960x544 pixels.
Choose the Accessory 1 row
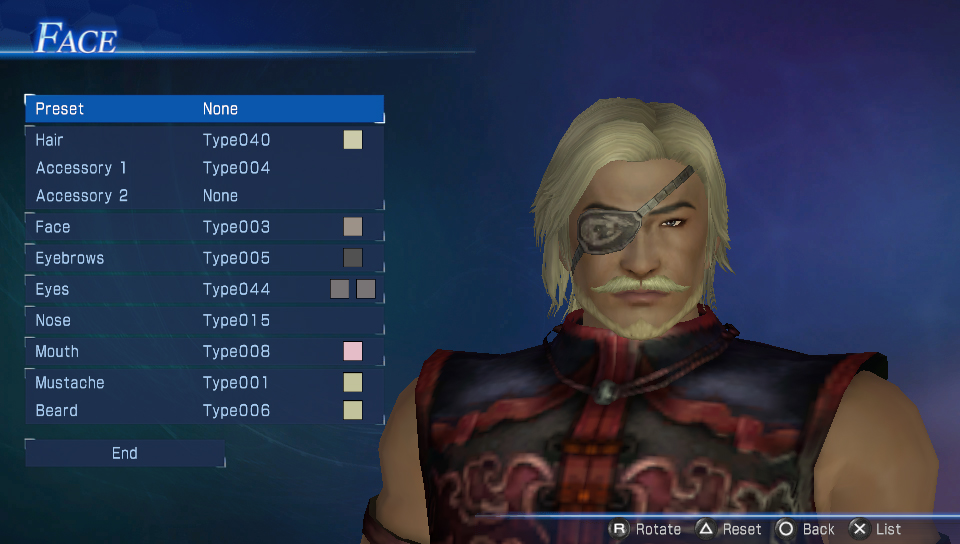[x=204, y=168]
